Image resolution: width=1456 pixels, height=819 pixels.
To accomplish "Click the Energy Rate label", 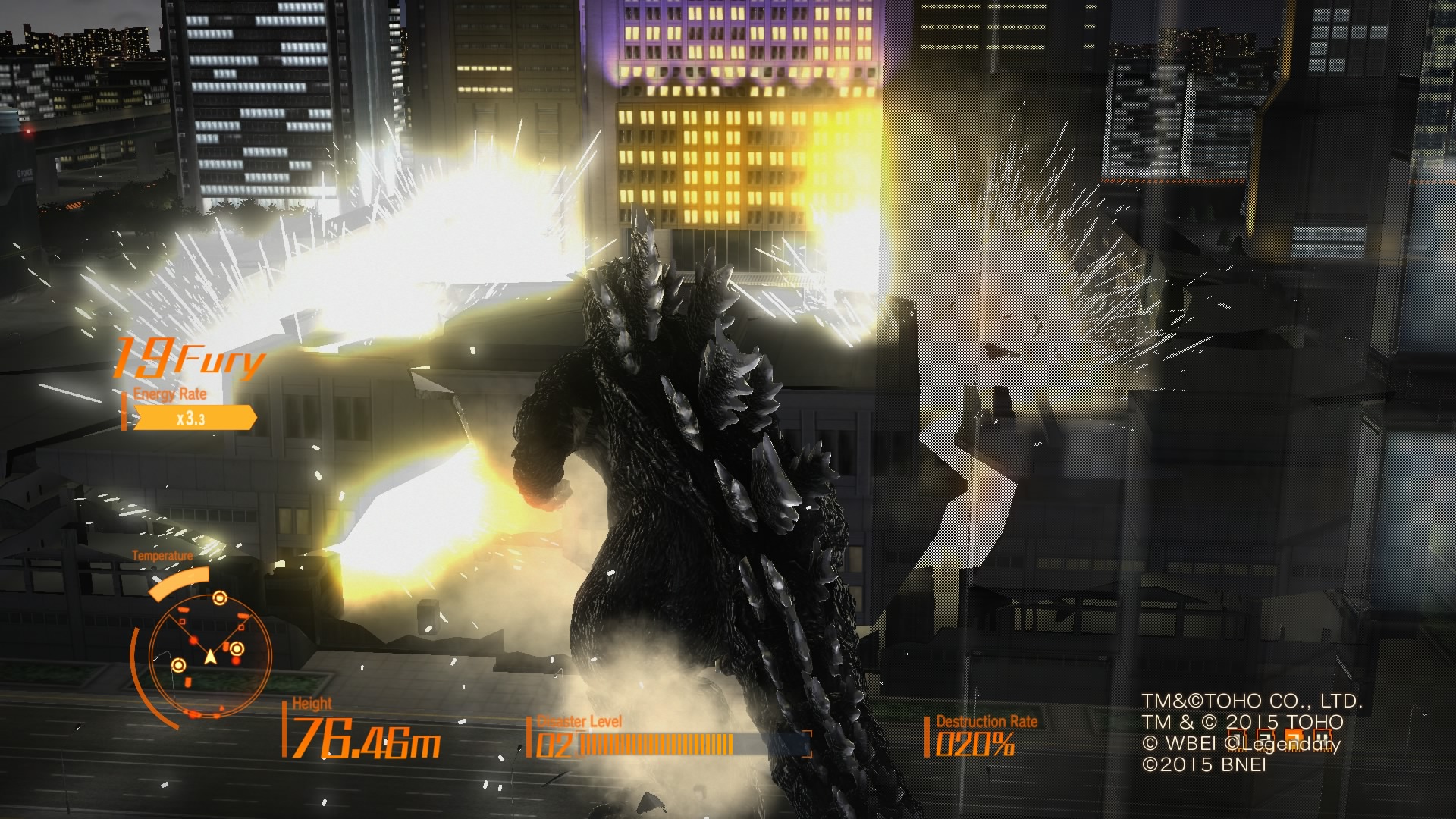I will coord(168,394).
